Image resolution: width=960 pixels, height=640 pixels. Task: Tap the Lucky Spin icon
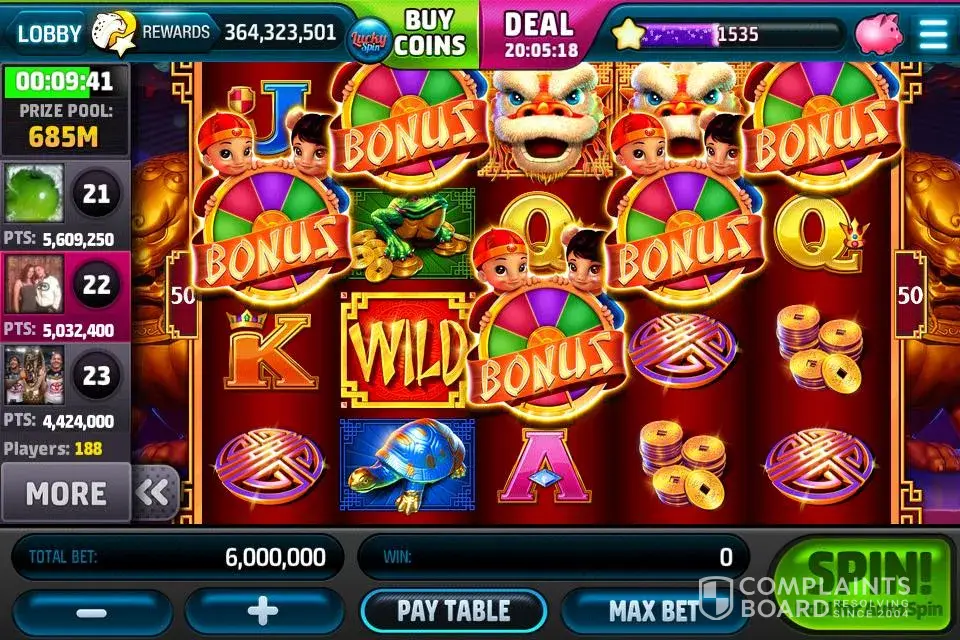coord(367,38)
